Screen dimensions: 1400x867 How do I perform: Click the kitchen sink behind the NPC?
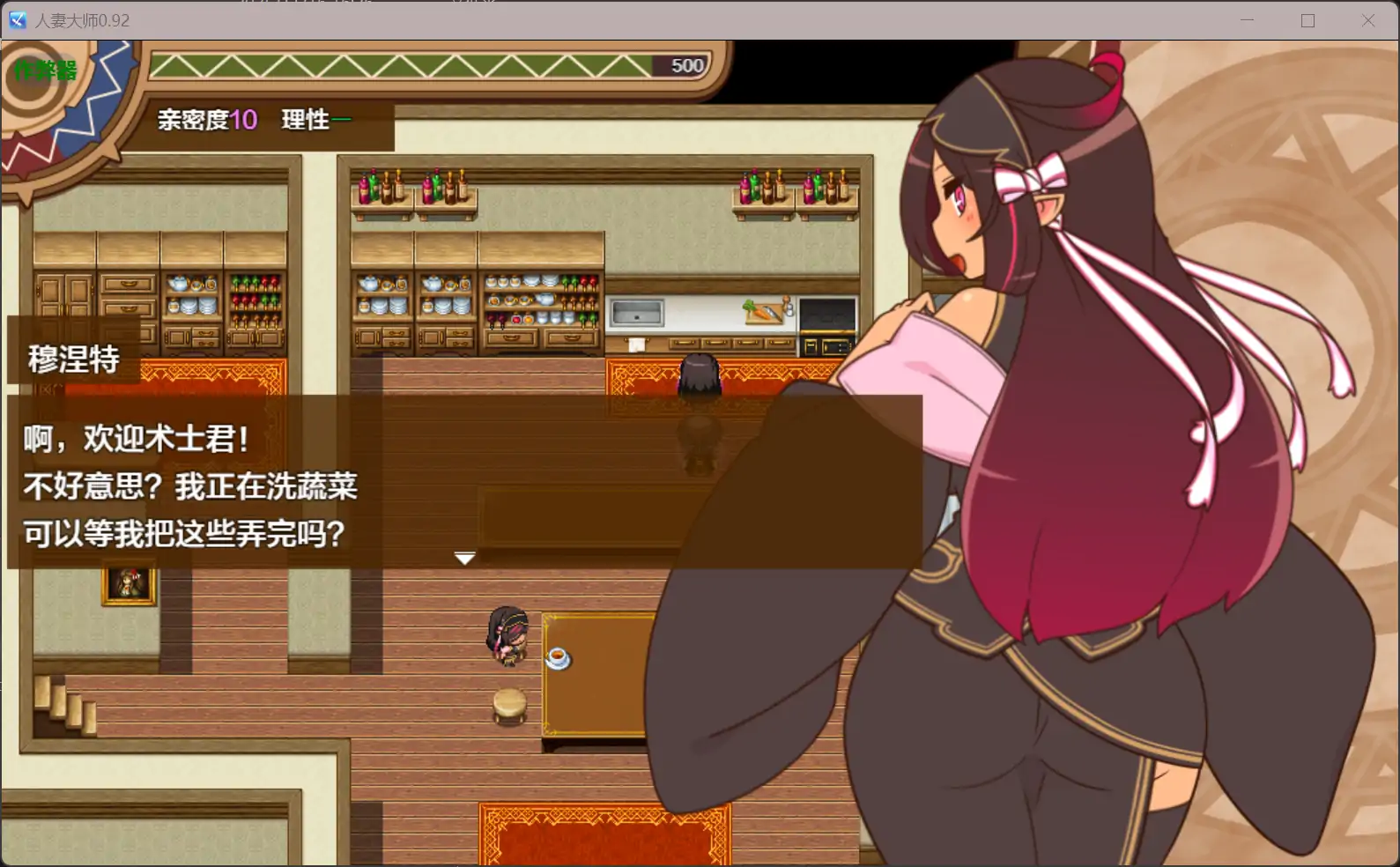(637, 311)
